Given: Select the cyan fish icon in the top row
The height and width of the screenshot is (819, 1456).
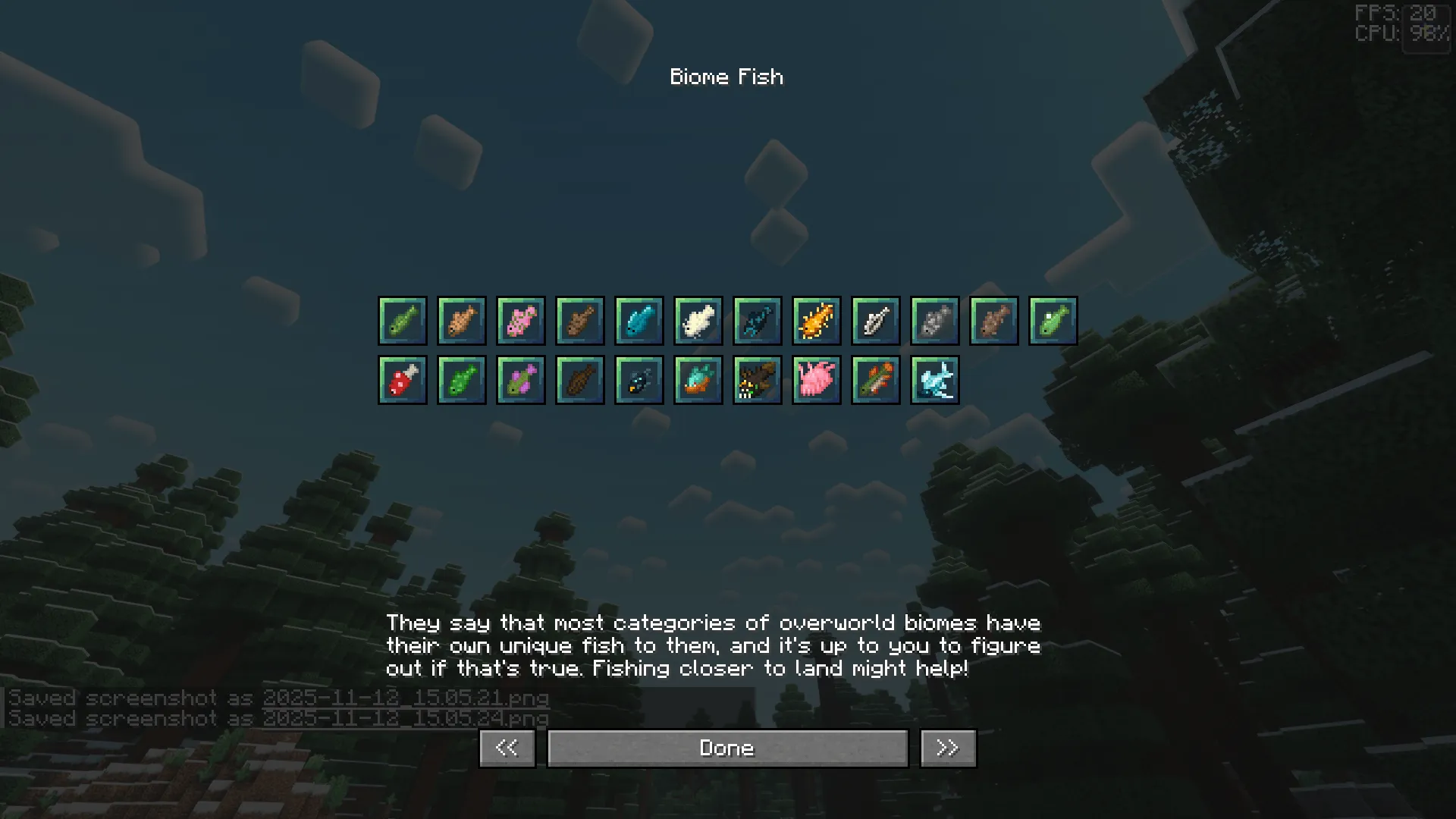Looking at the screenshot, I should 639,320.
